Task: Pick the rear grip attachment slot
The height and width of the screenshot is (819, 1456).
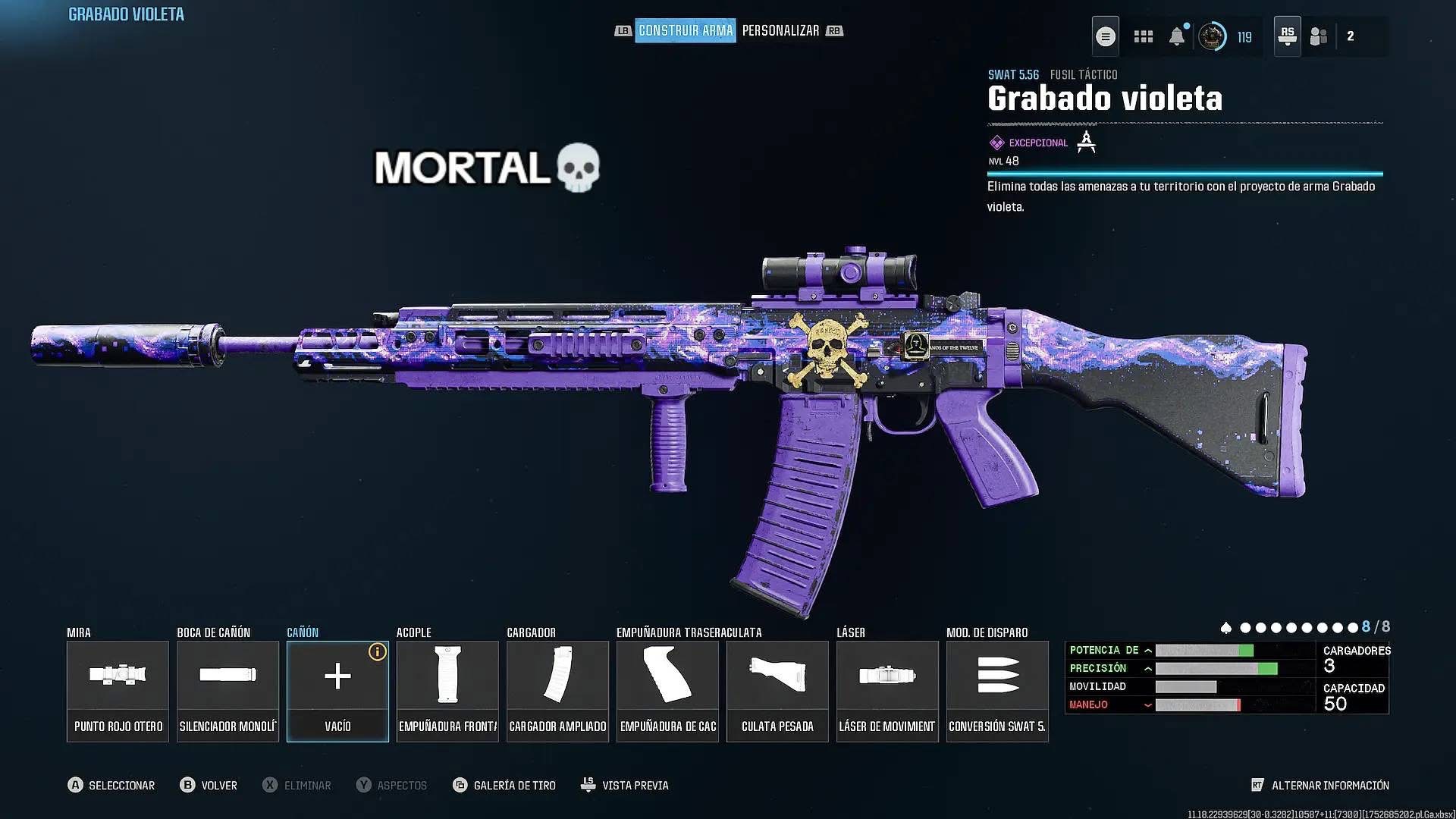Action: click(667, 691)
